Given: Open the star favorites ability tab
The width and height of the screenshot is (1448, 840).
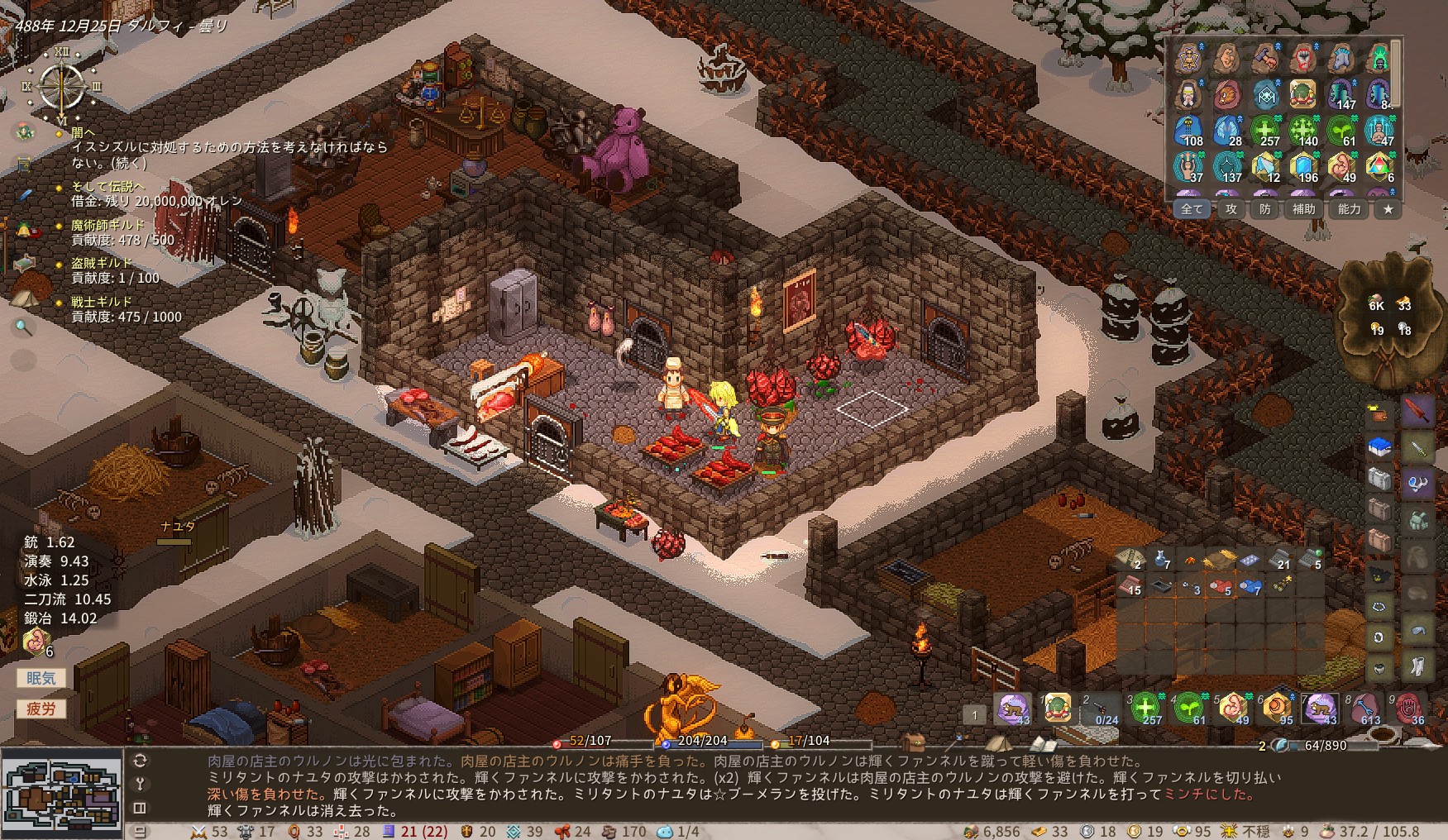Looking at the screenshot, I should (x=1388, y=210).
